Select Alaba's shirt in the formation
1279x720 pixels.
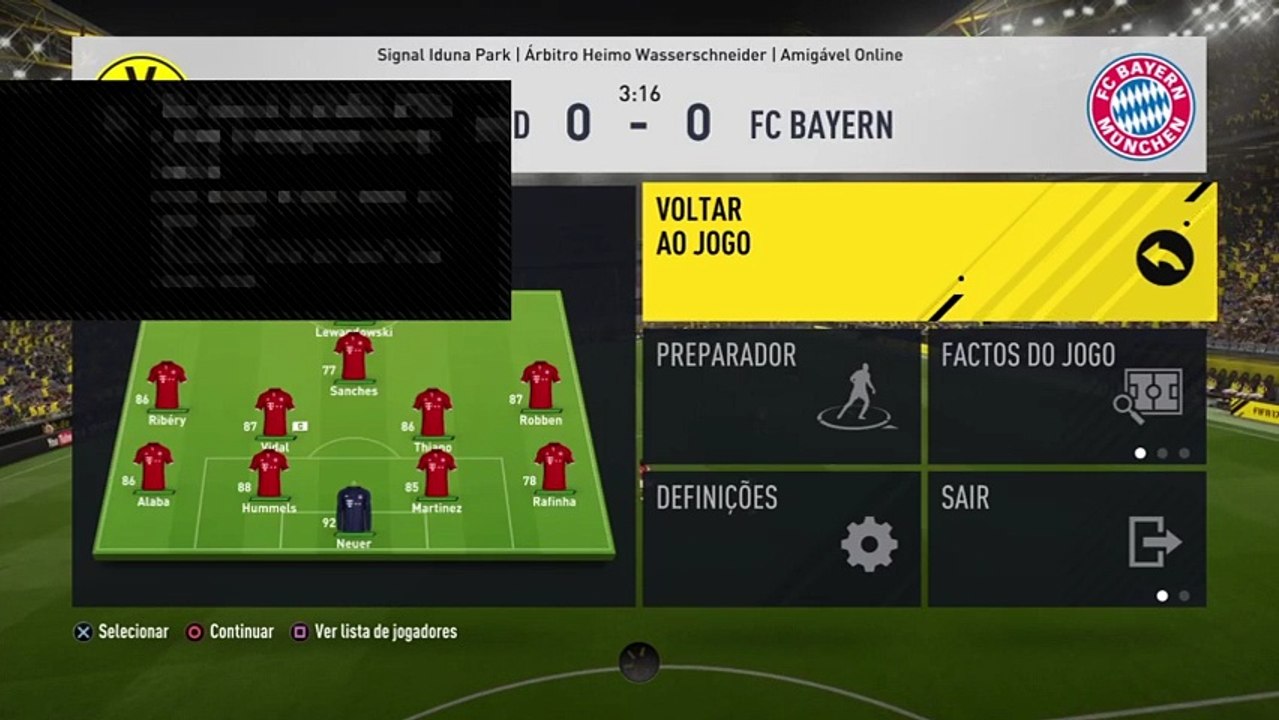153,467
